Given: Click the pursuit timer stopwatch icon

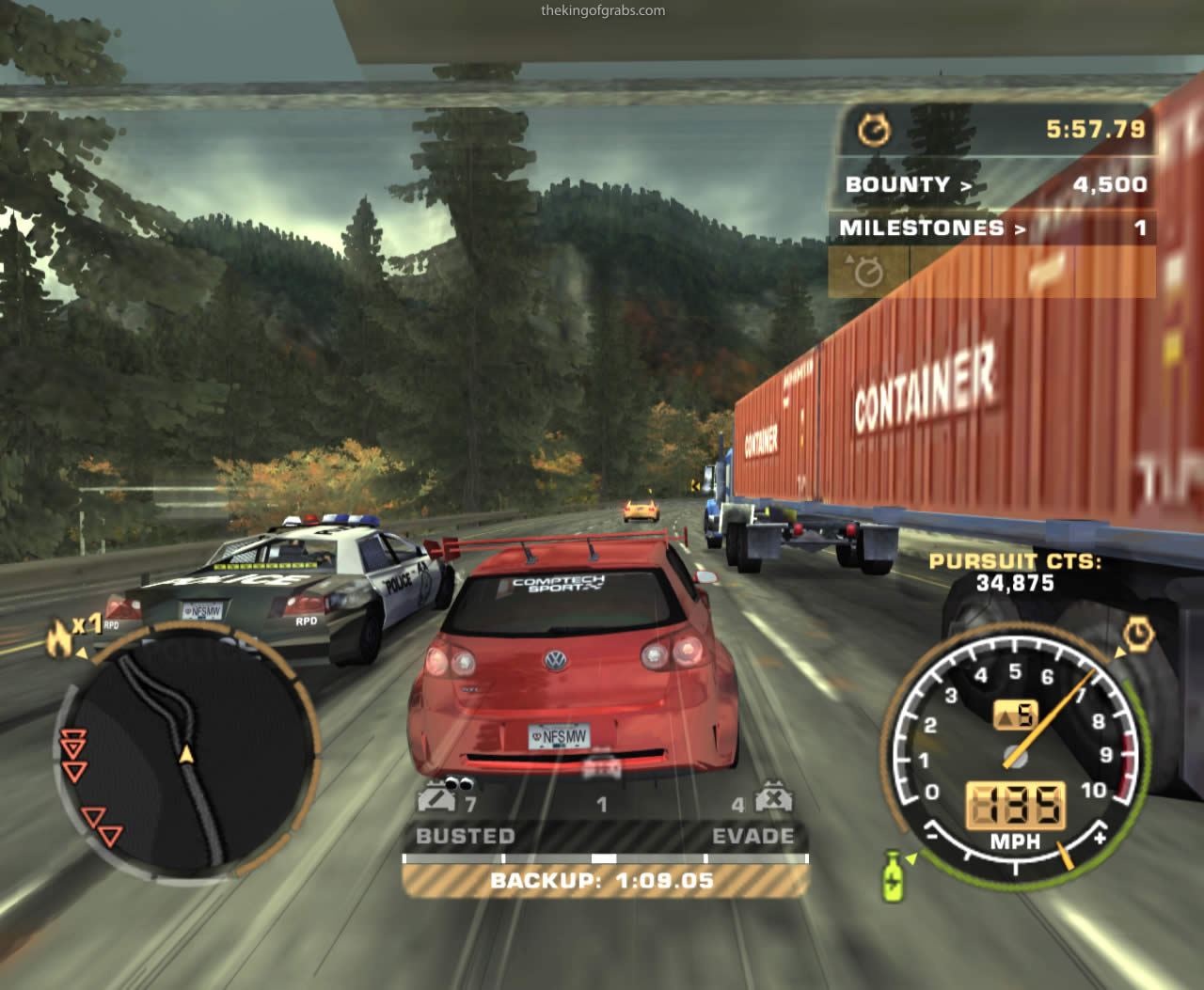Looking at the screenshot, I should pos(874,130).
